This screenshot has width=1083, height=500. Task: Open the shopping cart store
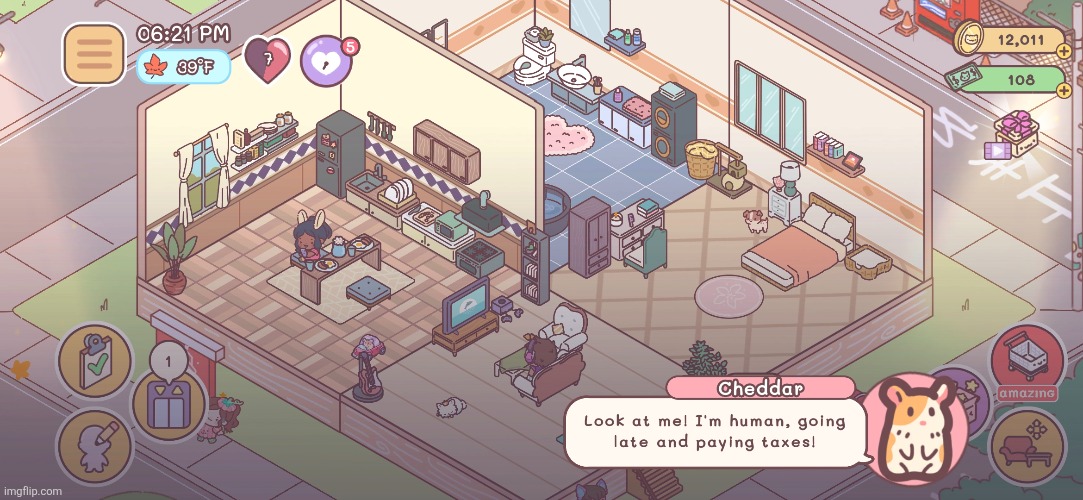coord(1027,361)
